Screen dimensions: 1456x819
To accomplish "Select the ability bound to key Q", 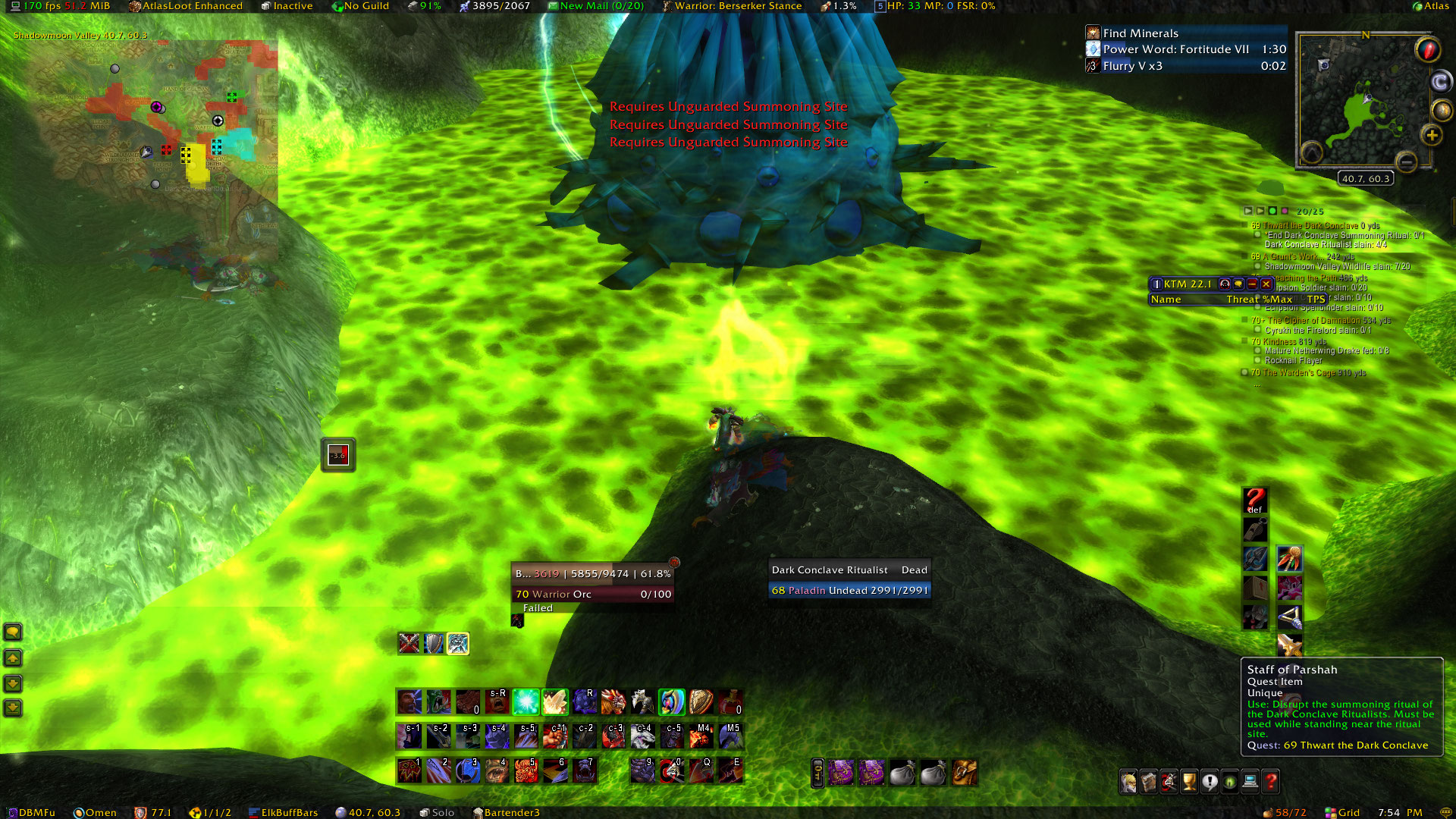I will tap(701, 771).
